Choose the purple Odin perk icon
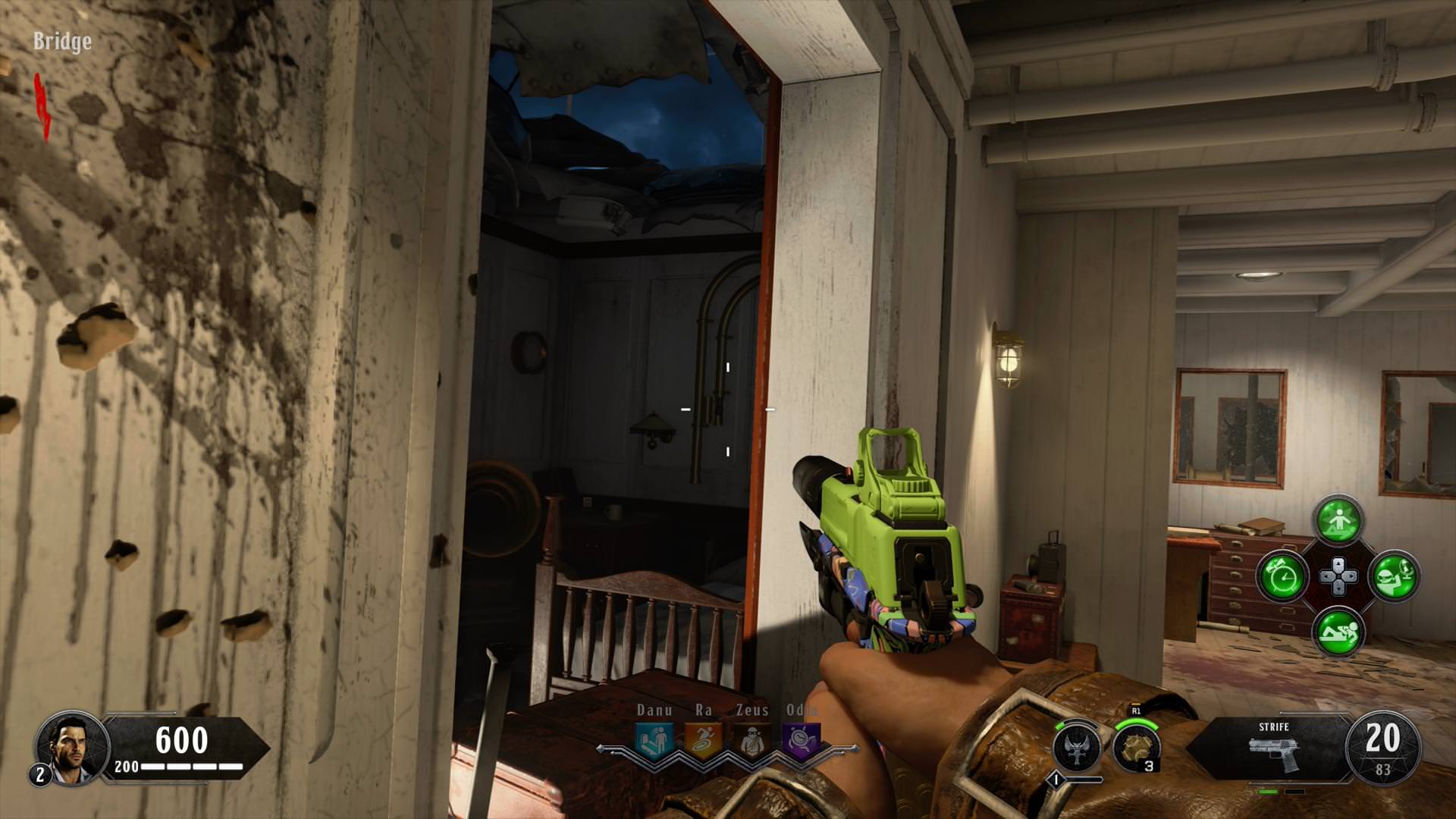 click(801, 741)
